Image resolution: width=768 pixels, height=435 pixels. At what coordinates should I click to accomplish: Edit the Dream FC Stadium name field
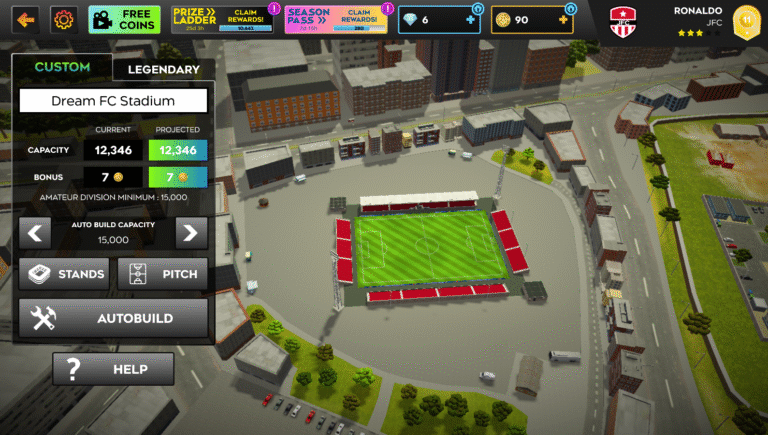pos(113,101)
